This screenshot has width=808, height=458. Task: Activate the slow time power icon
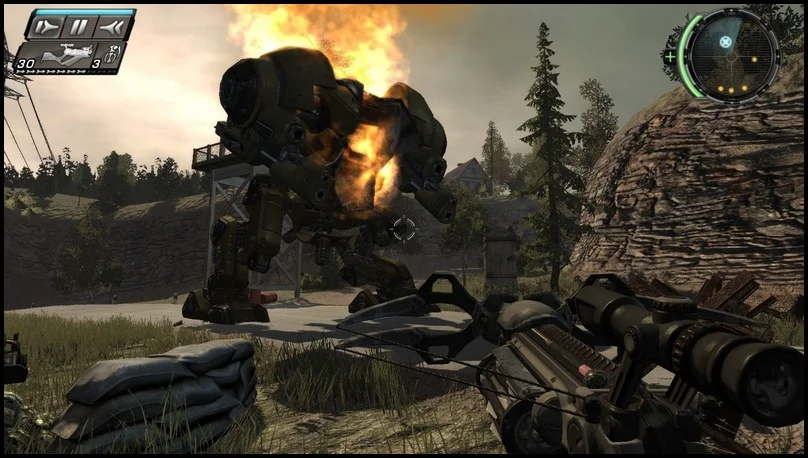pos(46,27)
